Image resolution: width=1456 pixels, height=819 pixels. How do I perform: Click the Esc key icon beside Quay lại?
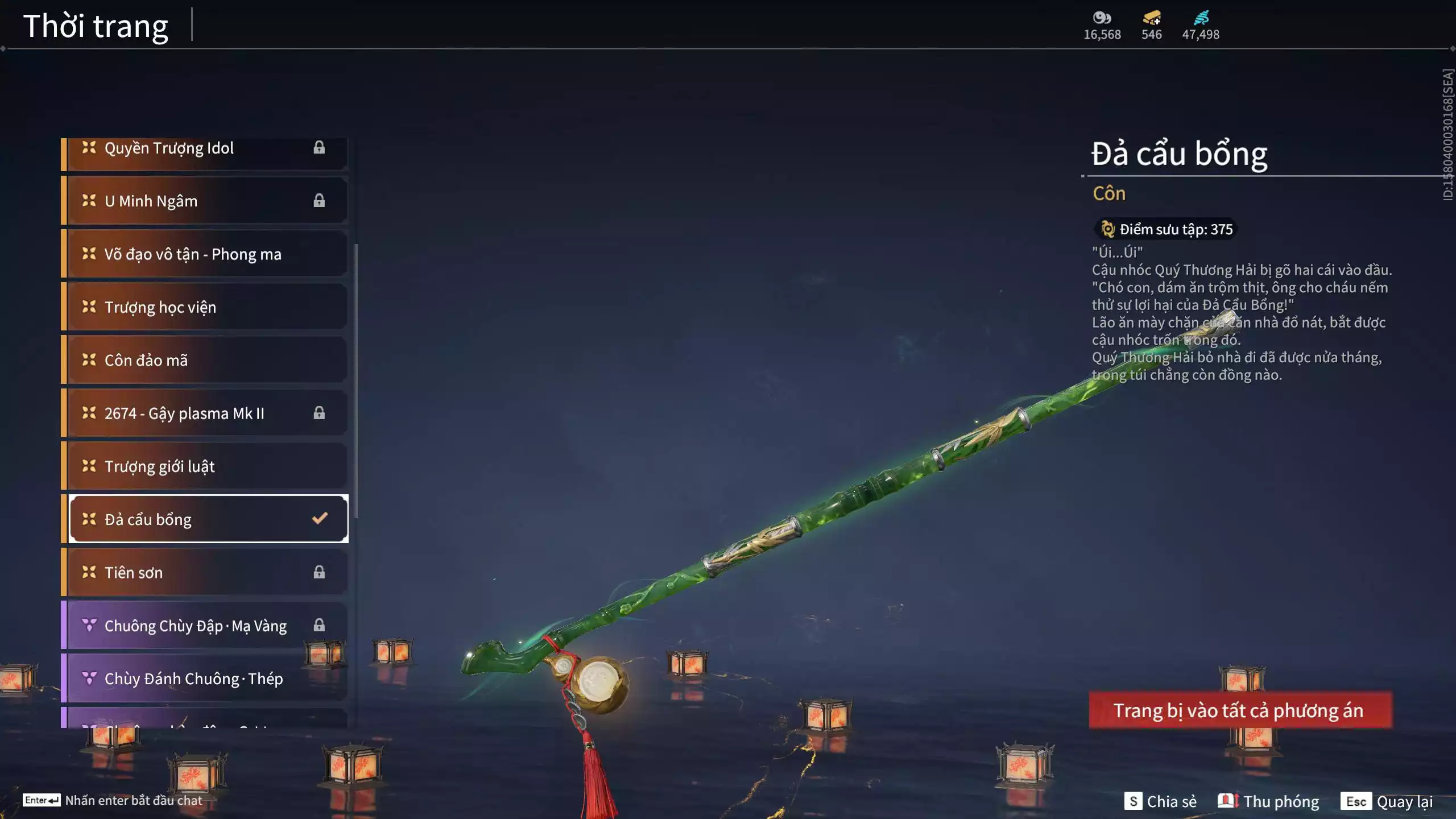tap(1358, 801)
